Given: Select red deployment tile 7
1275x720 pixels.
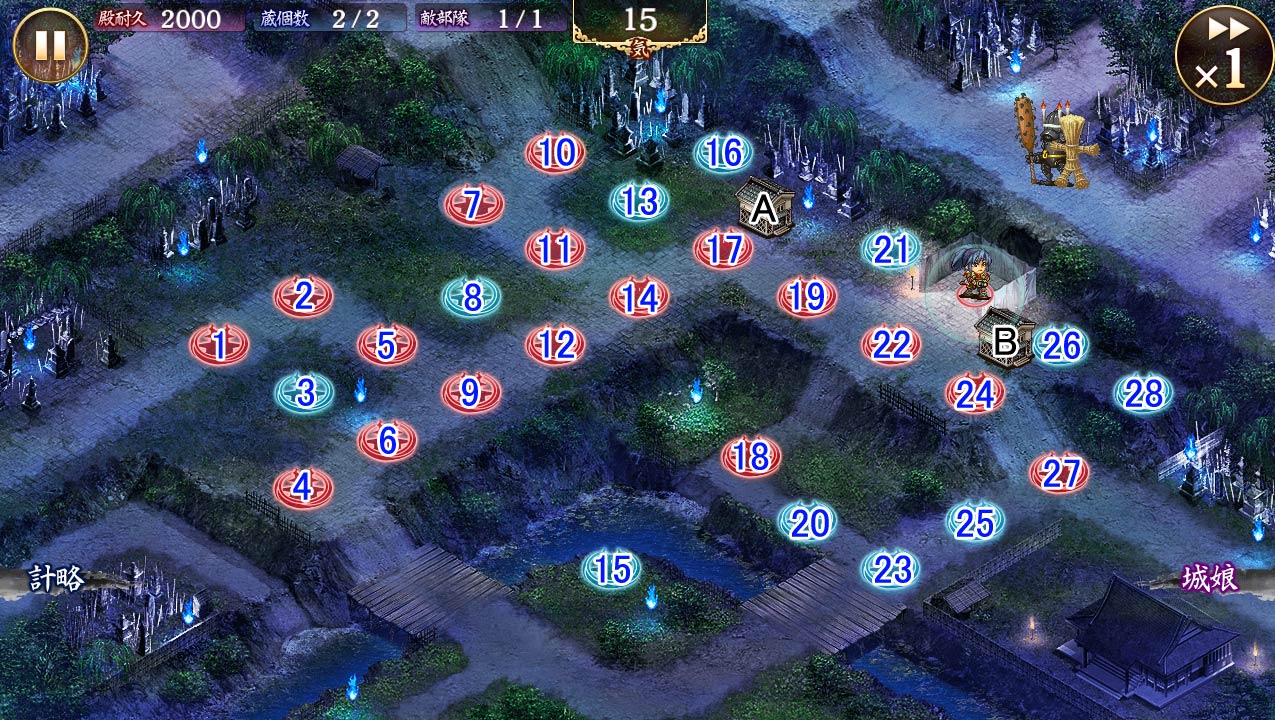Looking at the screenshot, I should [x=473, y=205].
